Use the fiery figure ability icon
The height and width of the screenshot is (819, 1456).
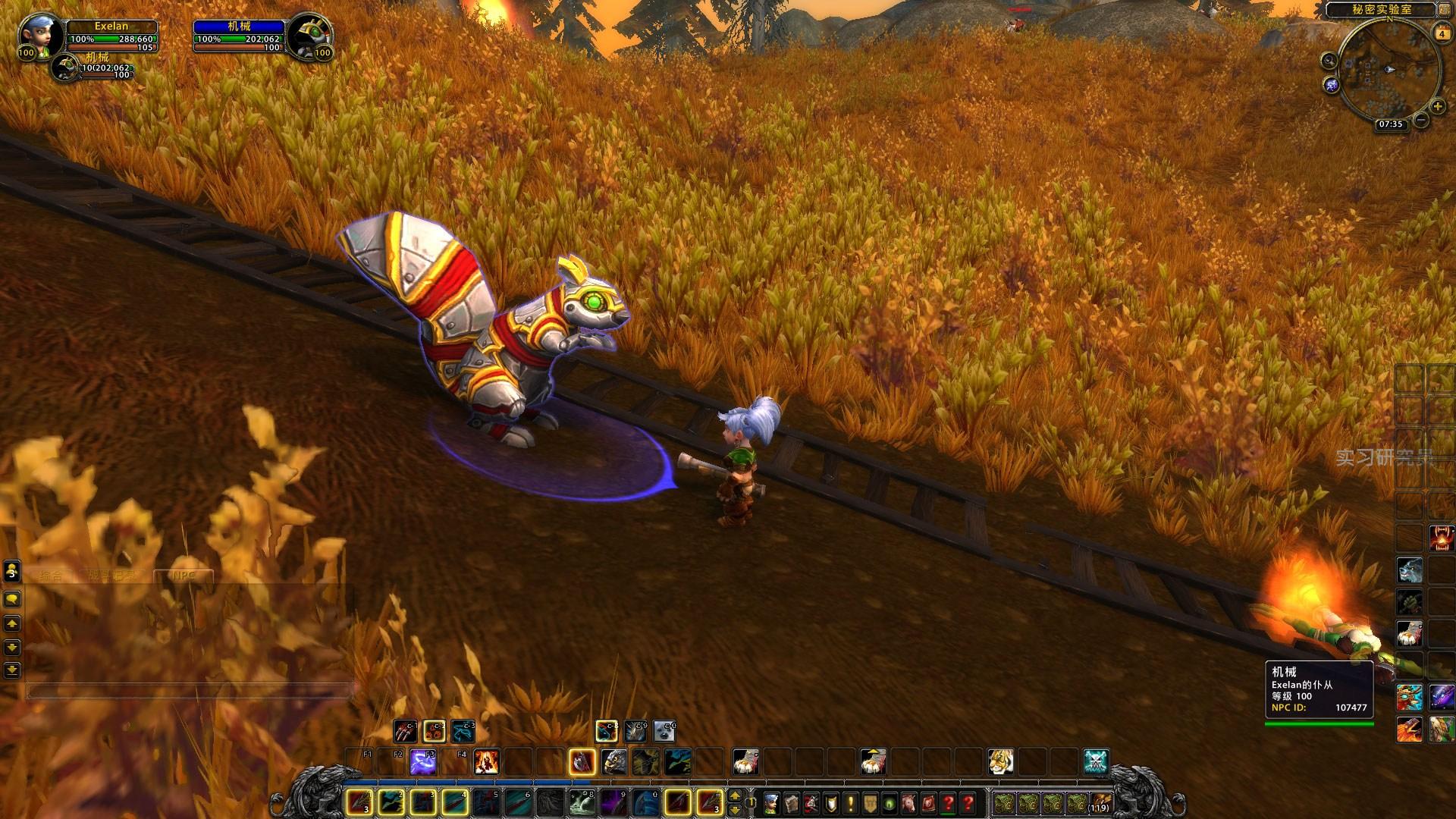[486, 761]
